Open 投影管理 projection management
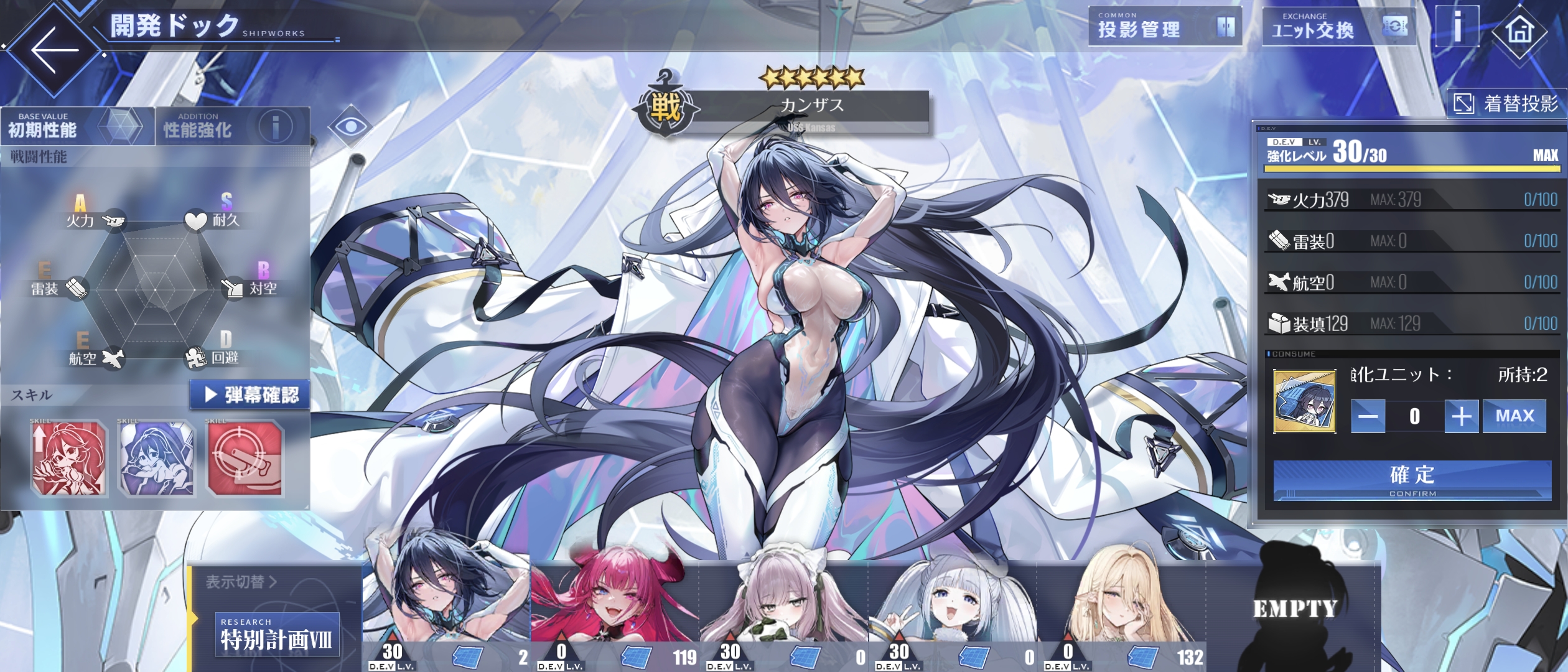 point(1164,27)
